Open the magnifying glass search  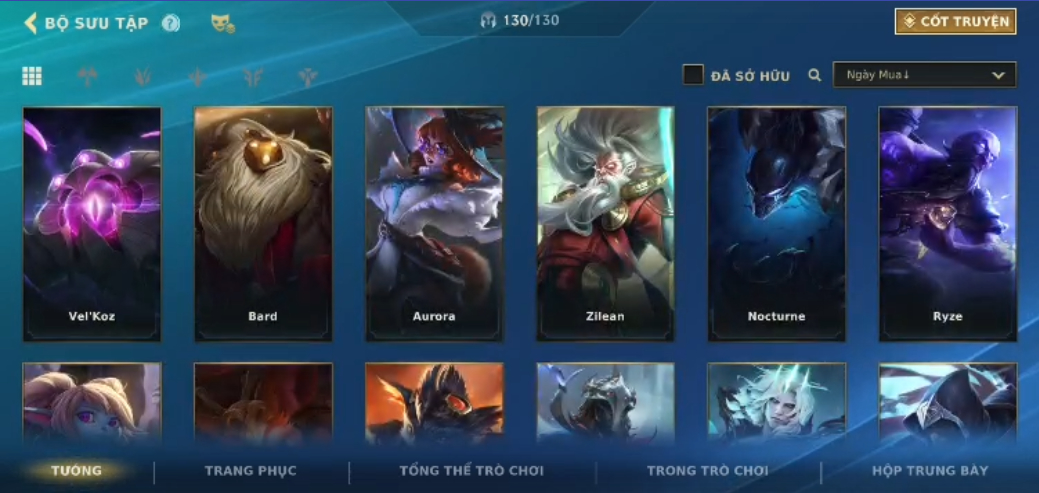click(815, 75)
